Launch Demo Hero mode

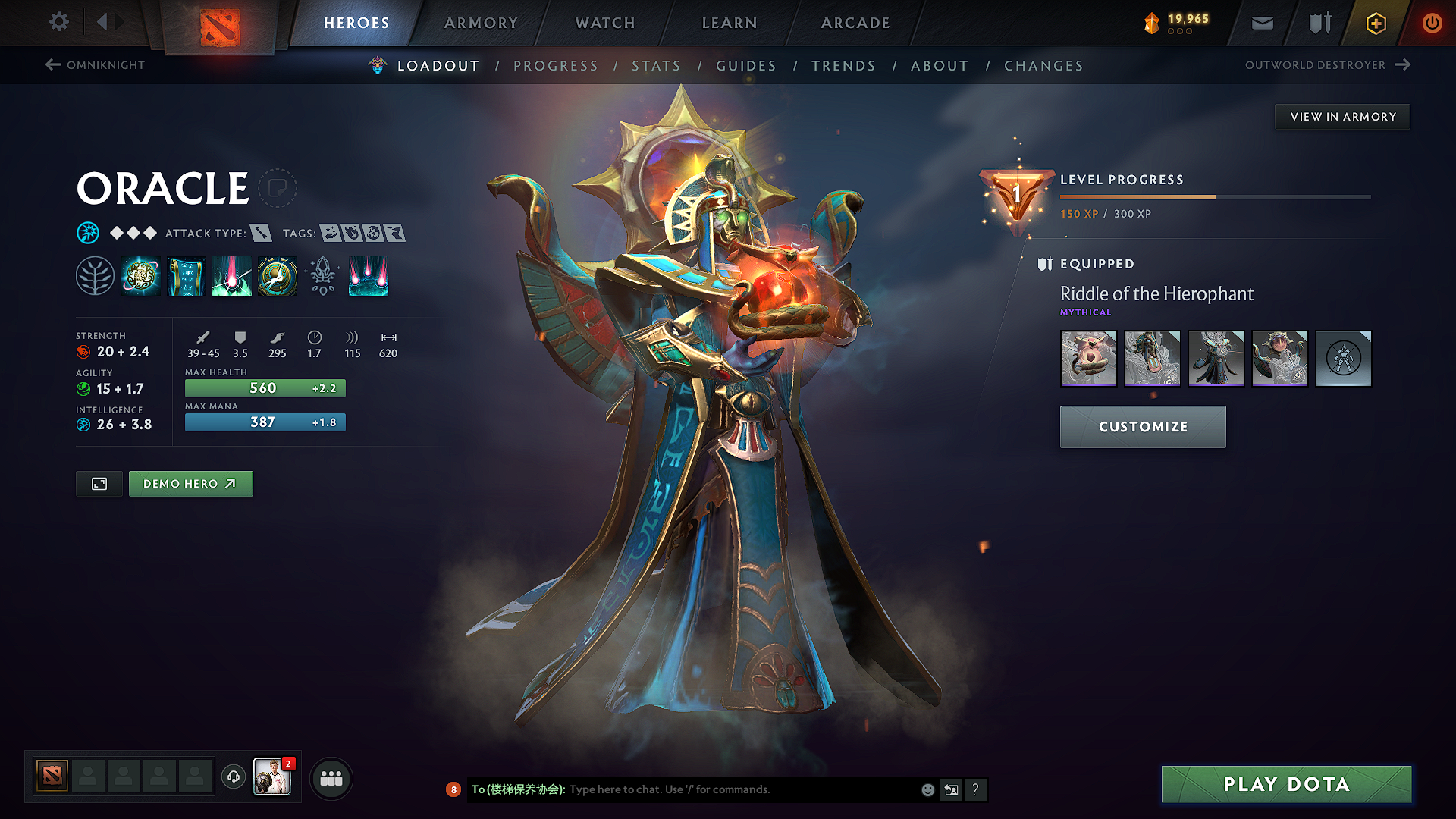[x=190, y=484]
